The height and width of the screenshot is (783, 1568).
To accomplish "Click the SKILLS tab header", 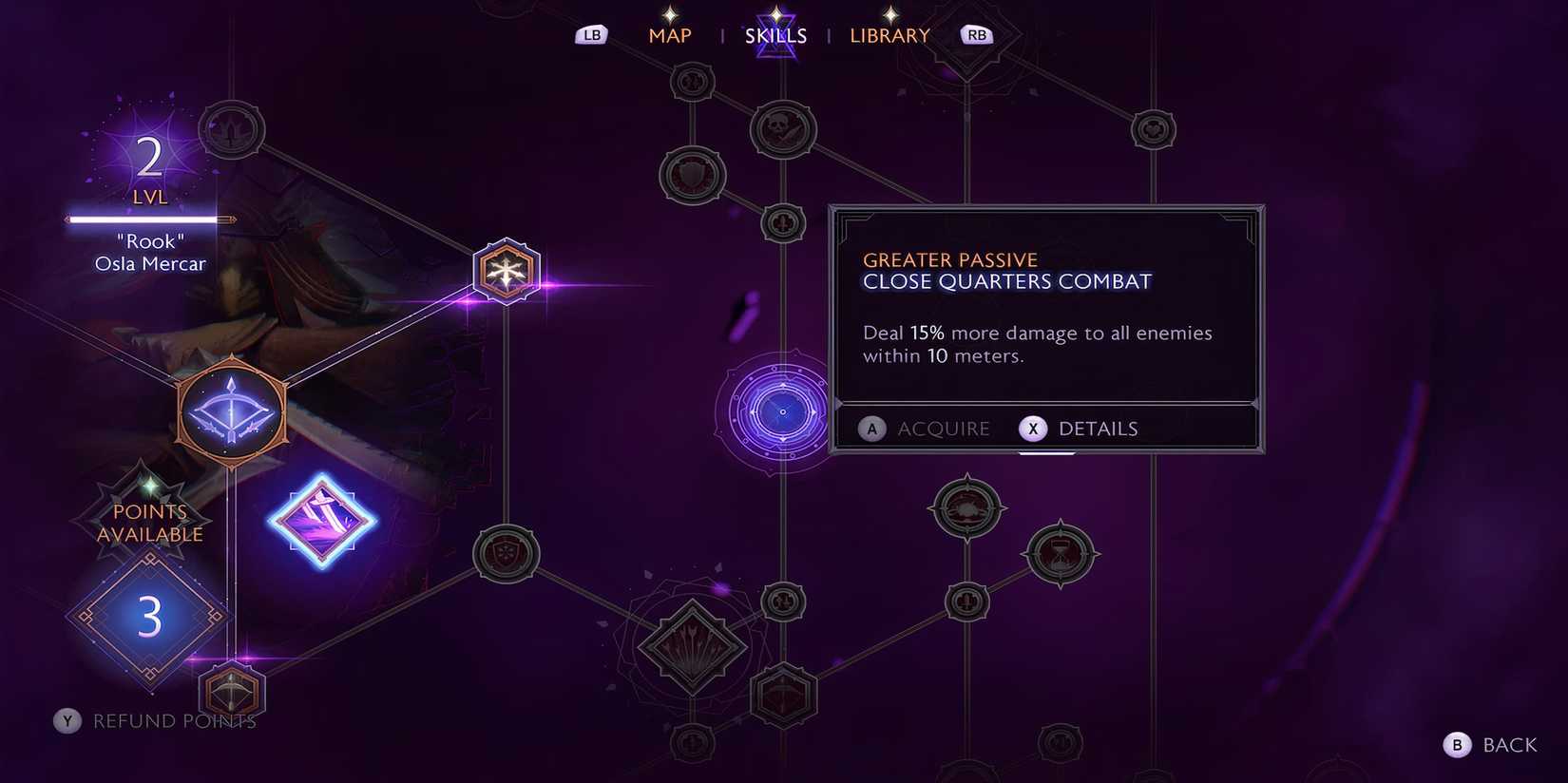I will pyautogui.click(x=776, y=35).
